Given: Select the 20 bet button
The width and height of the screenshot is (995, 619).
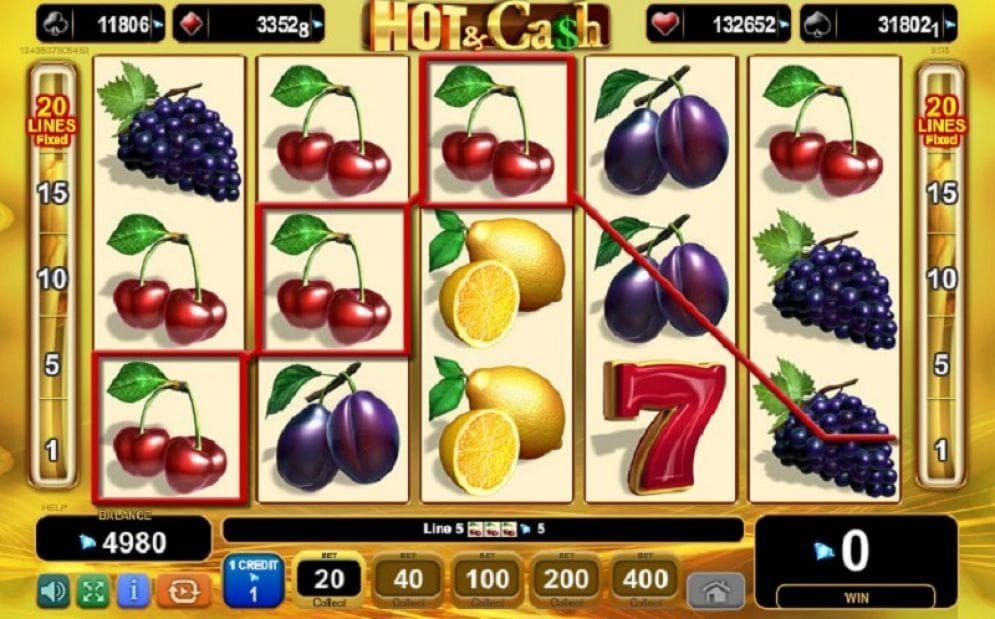Looking at the screenshot, I should 329,579.
